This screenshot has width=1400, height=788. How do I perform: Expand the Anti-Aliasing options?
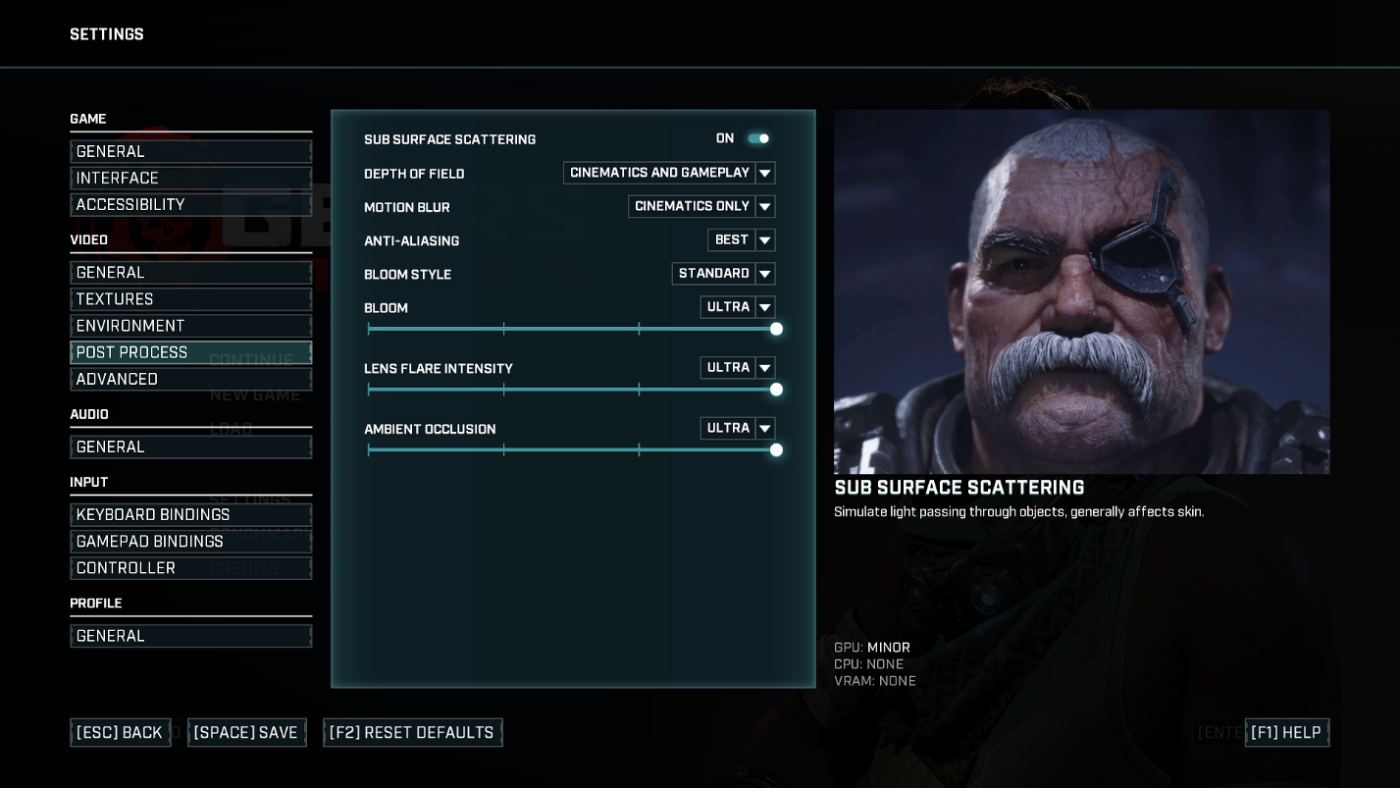pyautogui.click(x=764, y=240)
